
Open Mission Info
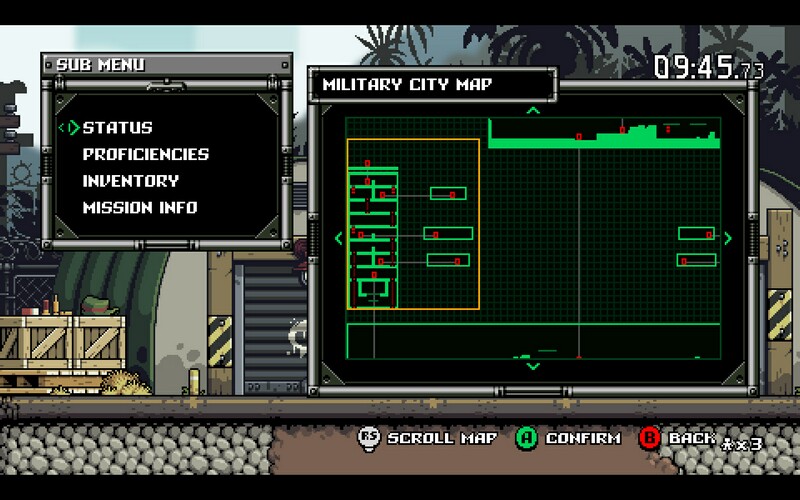coord(139,208)
